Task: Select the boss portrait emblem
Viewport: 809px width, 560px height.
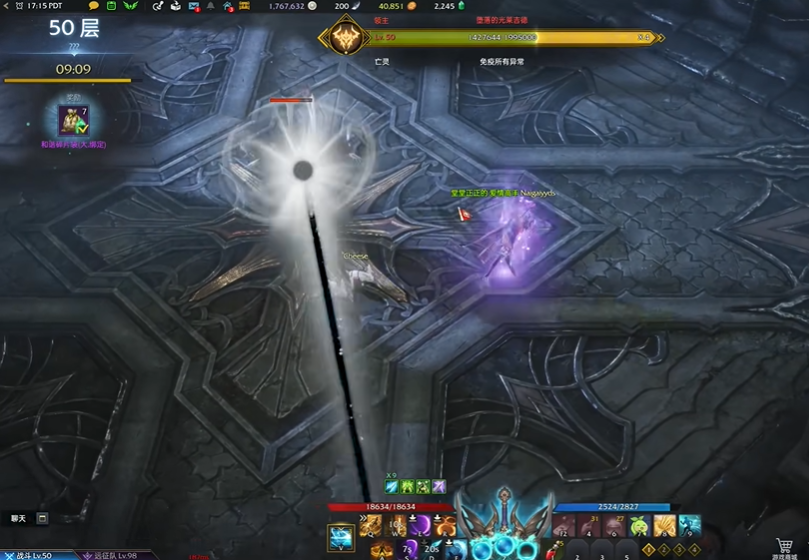Action: (342, 38)
